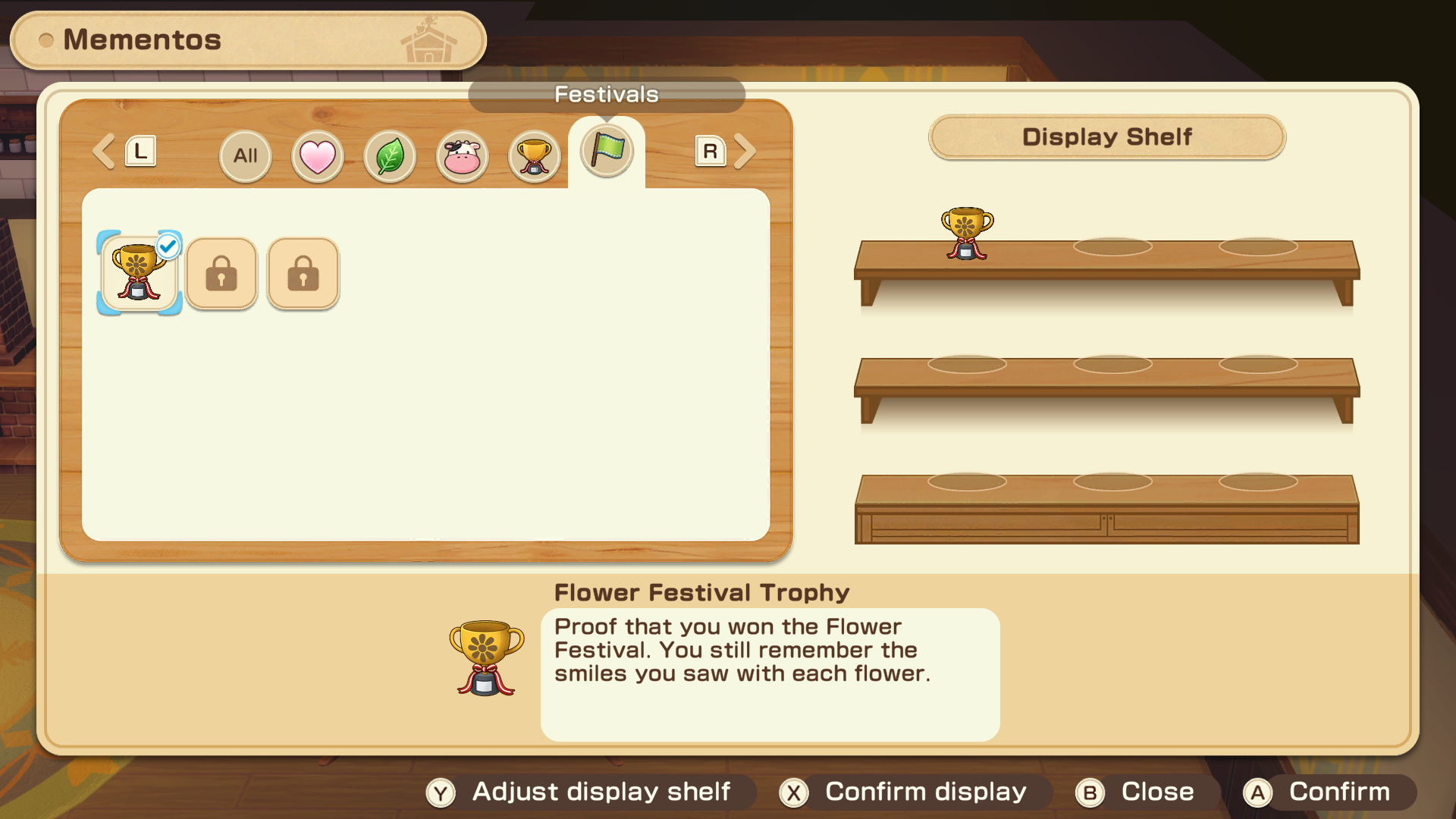The width and height of the screenshot is (1456, 819).
Task: Go to previous category with left arrow
Action: click(x=105, y=152)
